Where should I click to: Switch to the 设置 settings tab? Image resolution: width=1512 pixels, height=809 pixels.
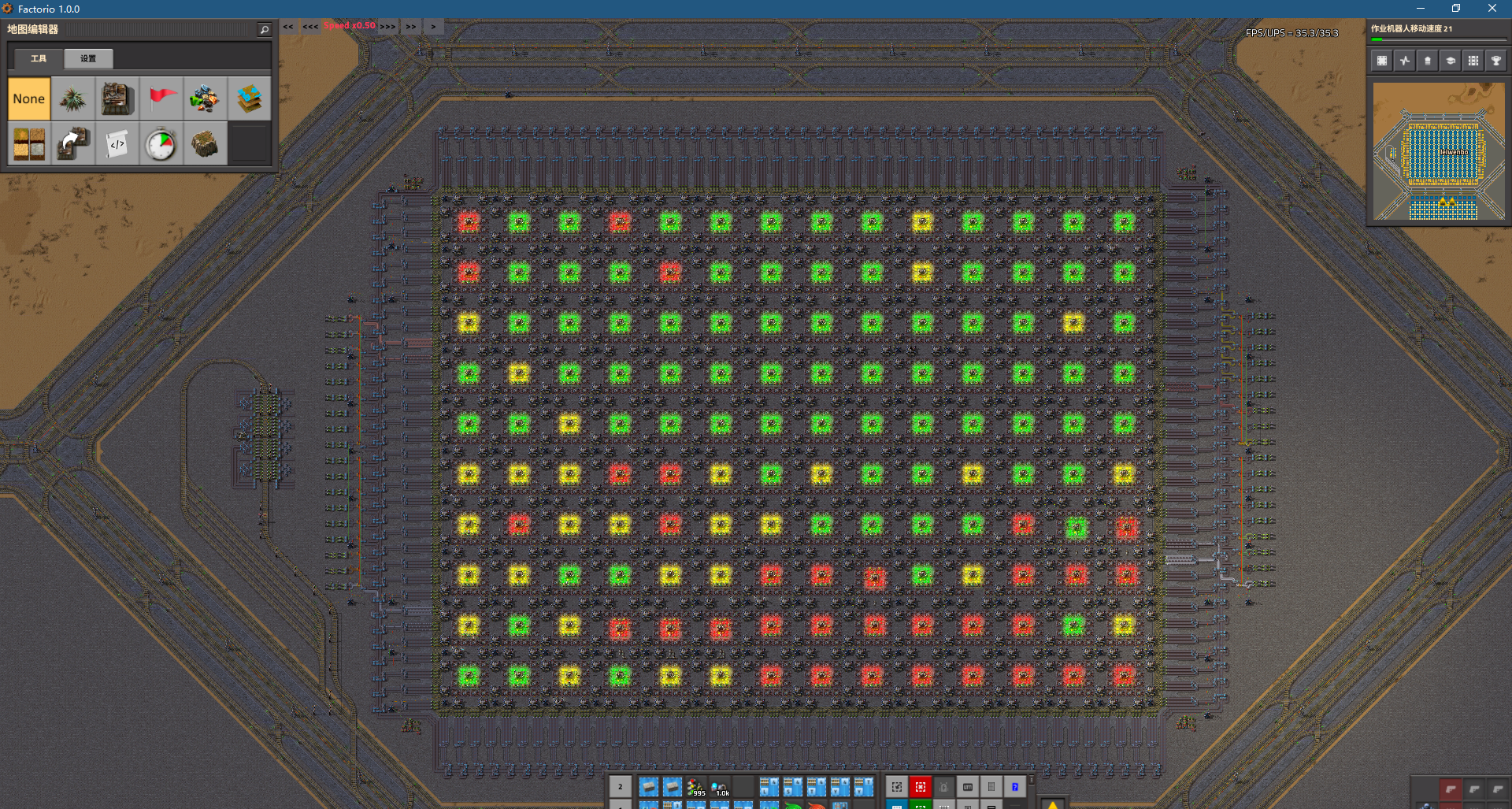coord(87,58)
